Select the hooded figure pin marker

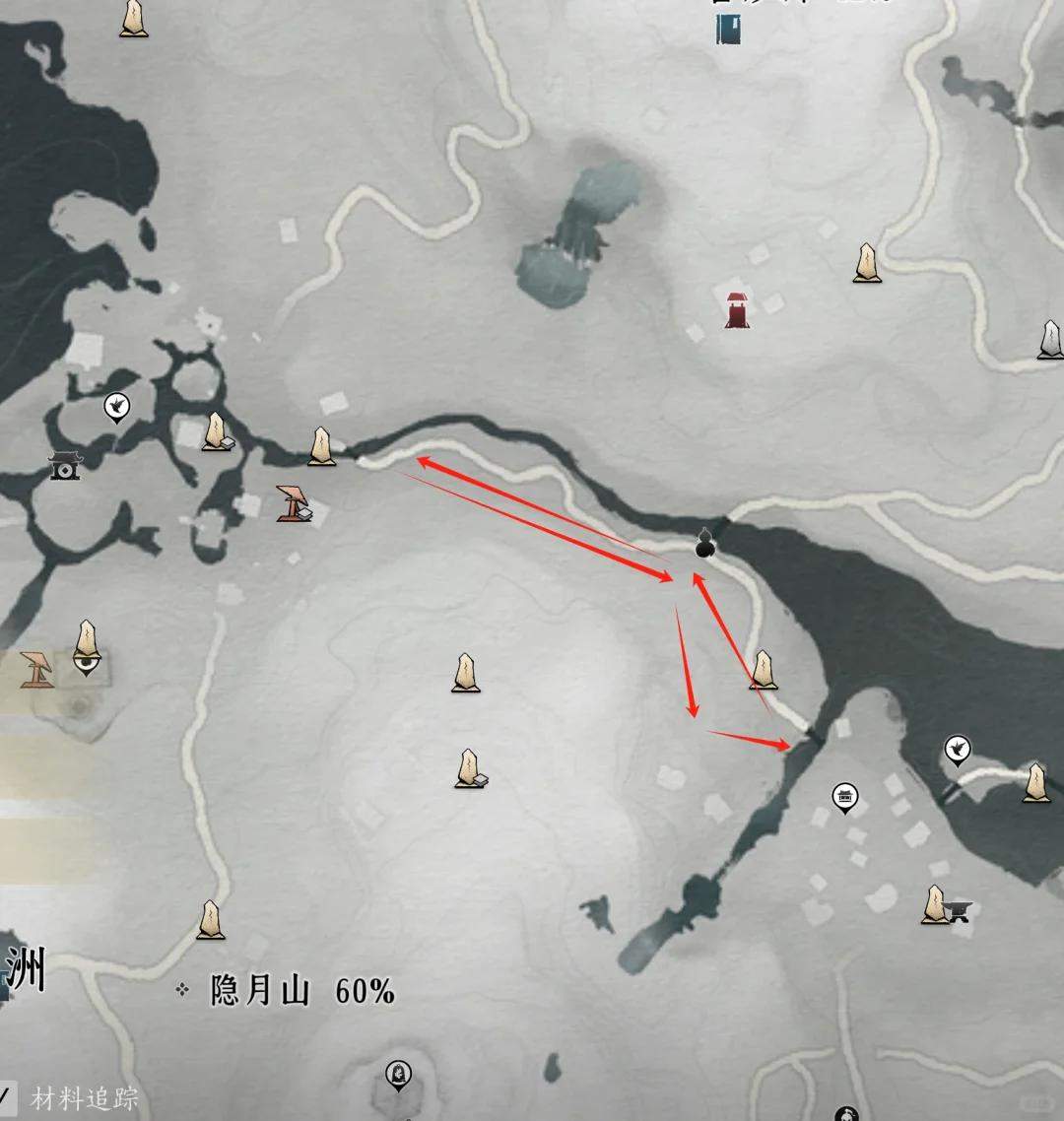pos(398,1074)
